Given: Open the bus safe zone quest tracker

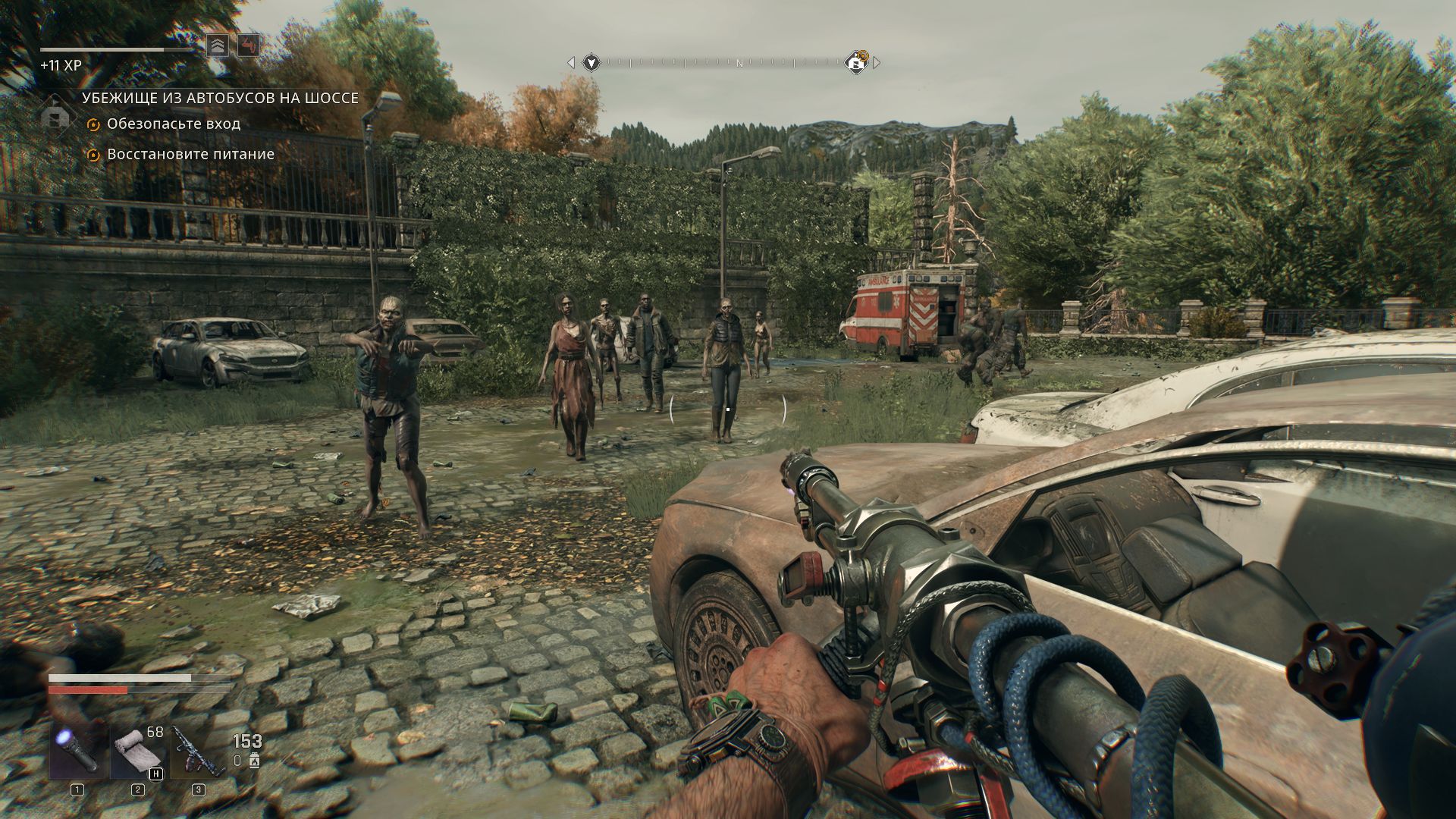Looking at the screenshot, I should coord(220,98).
